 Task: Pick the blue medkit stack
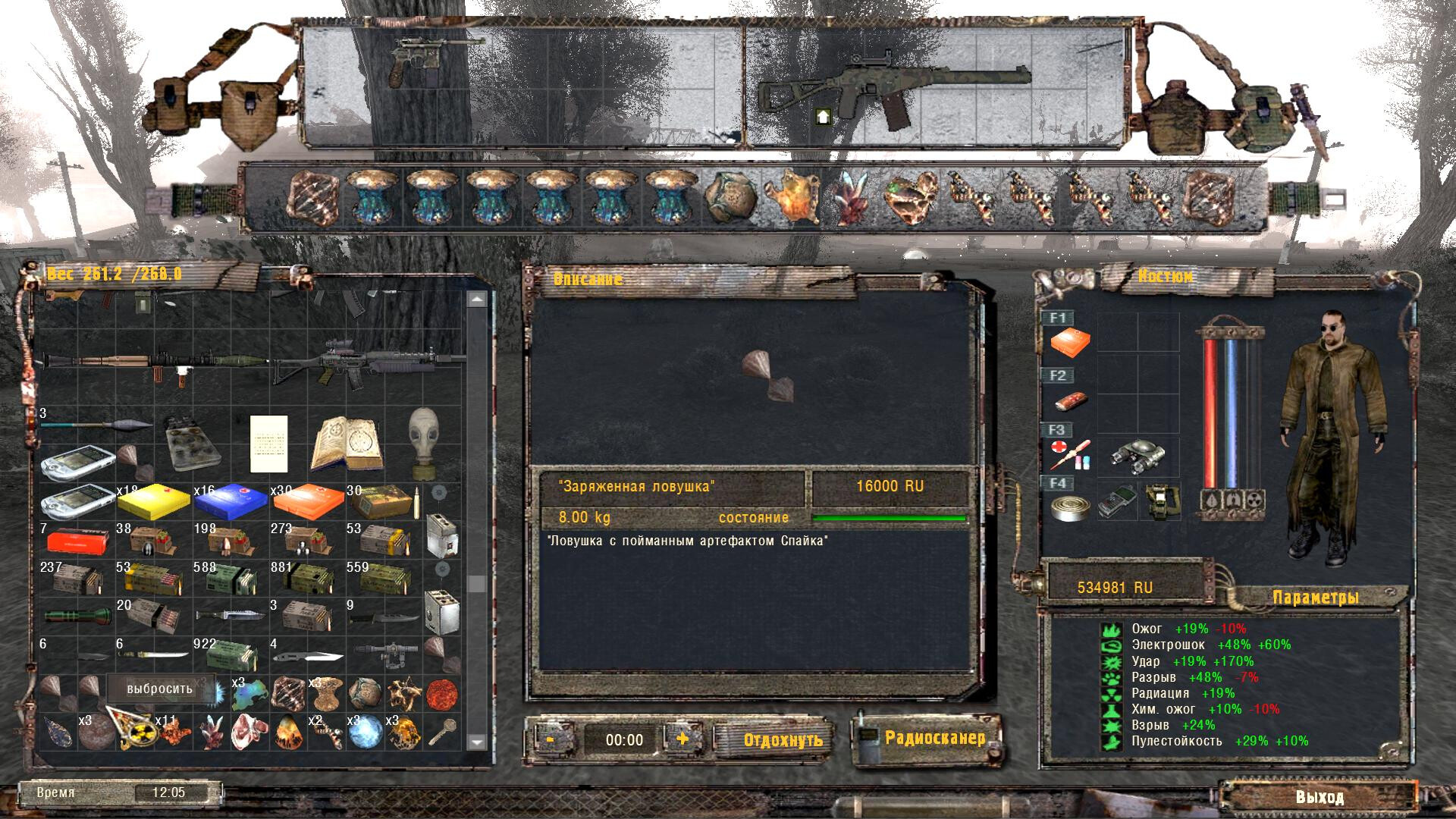point(231,500)
